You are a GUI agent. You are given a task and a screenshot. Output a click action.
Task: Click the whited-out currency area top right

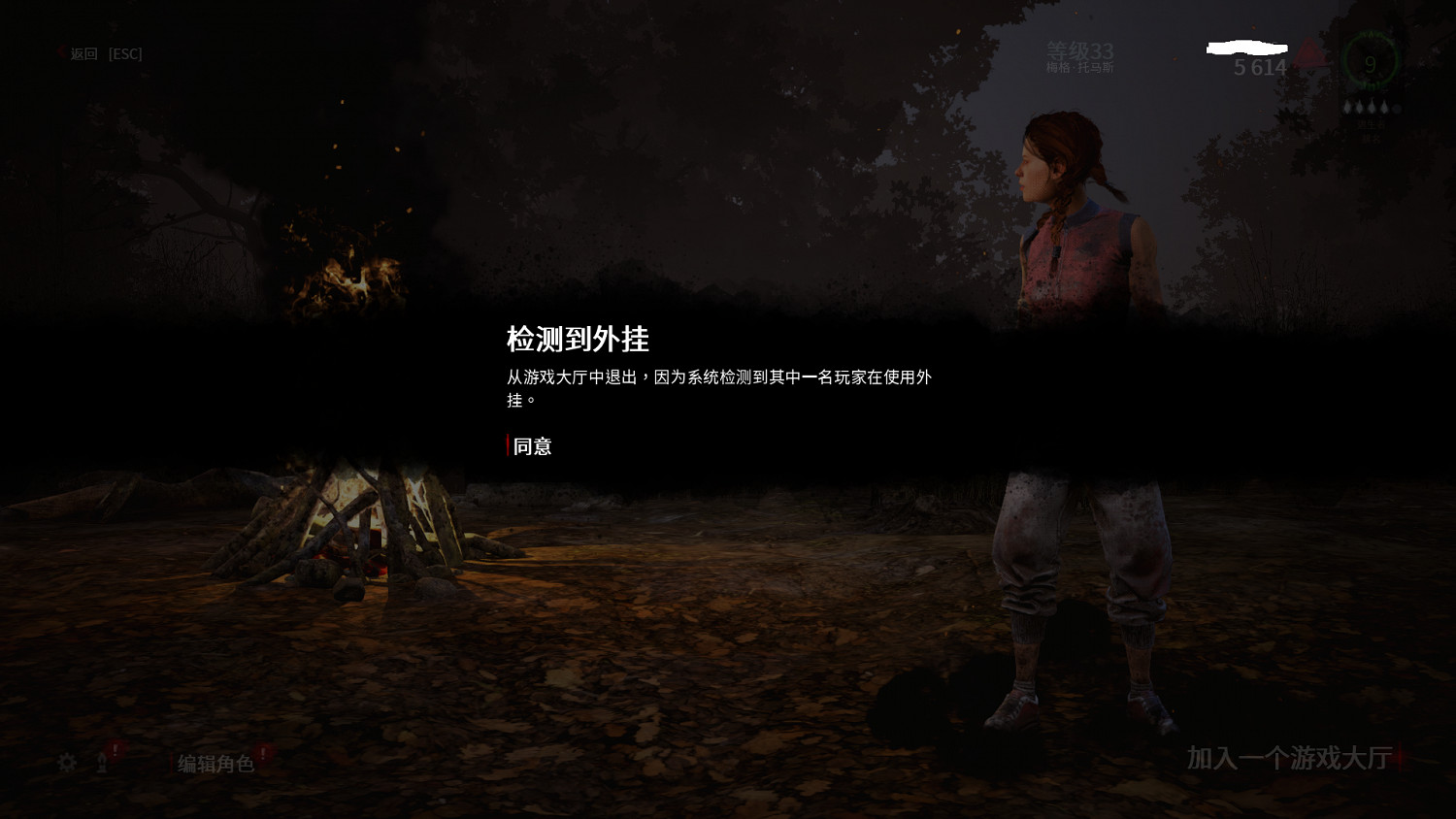(1247, 47)
